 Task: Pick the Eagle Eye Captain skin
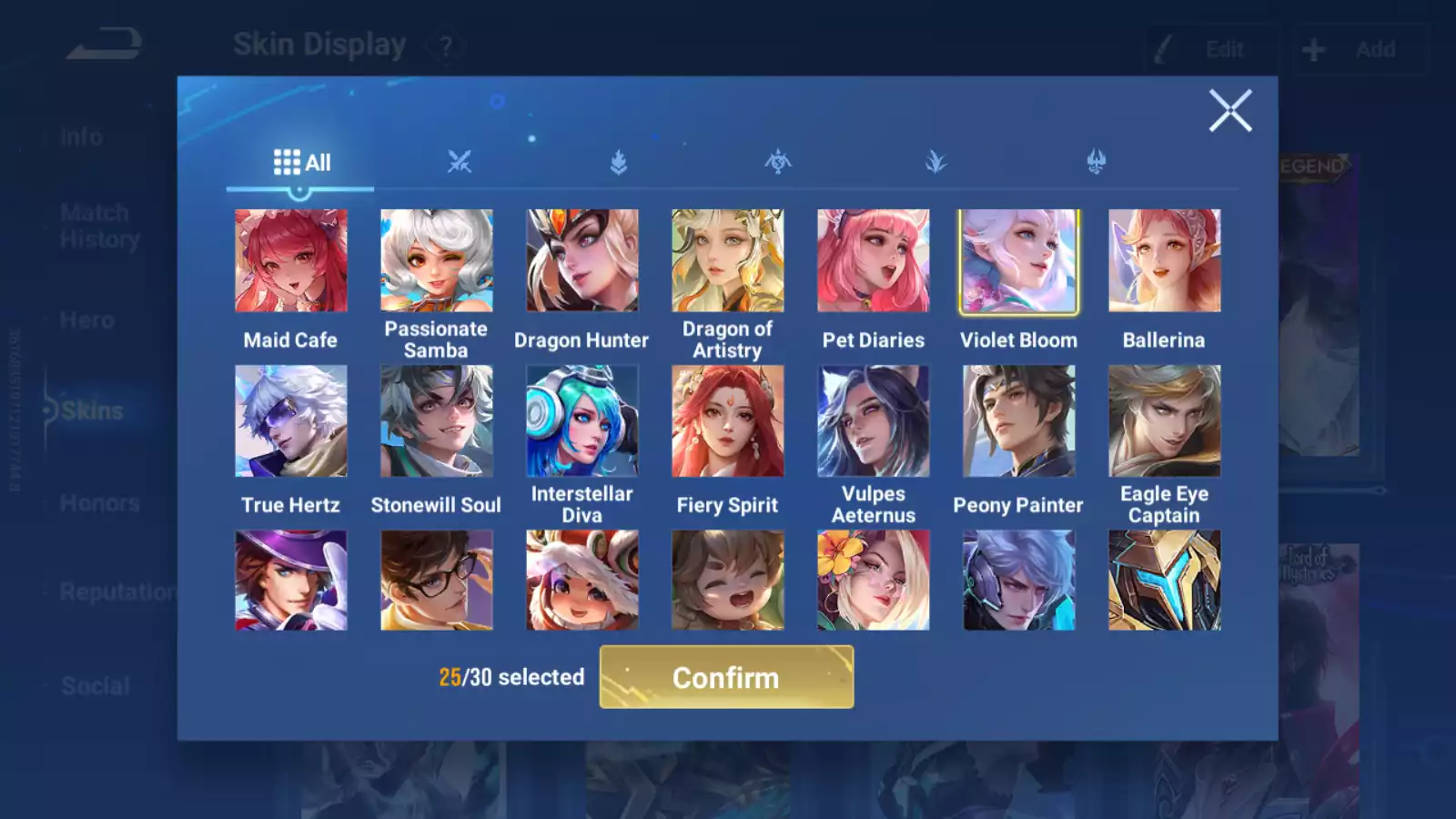tap(1164, 421)
